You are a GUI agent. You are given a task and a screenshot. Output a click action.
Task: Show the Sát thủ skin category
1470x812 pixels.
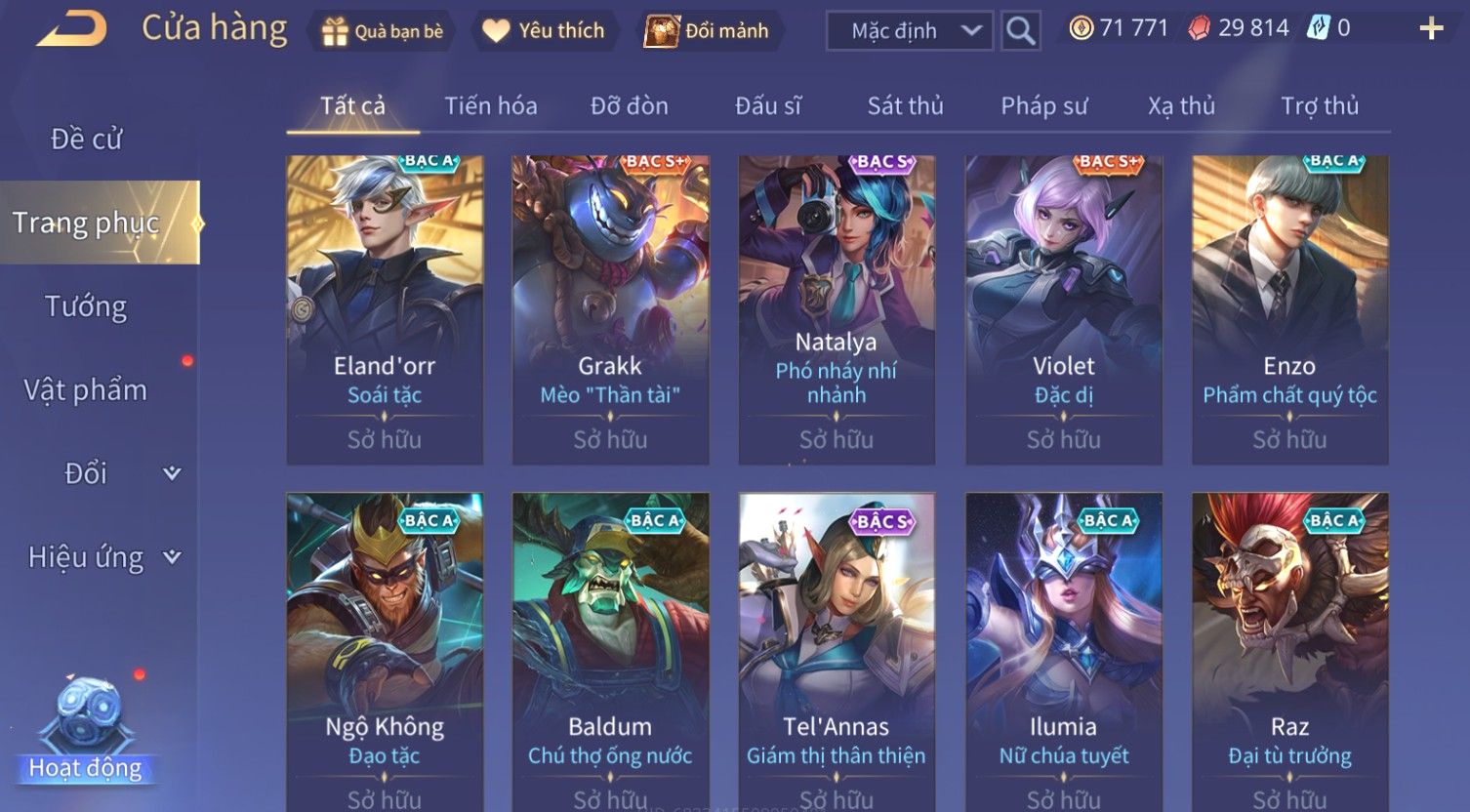(x=905, y=105)
